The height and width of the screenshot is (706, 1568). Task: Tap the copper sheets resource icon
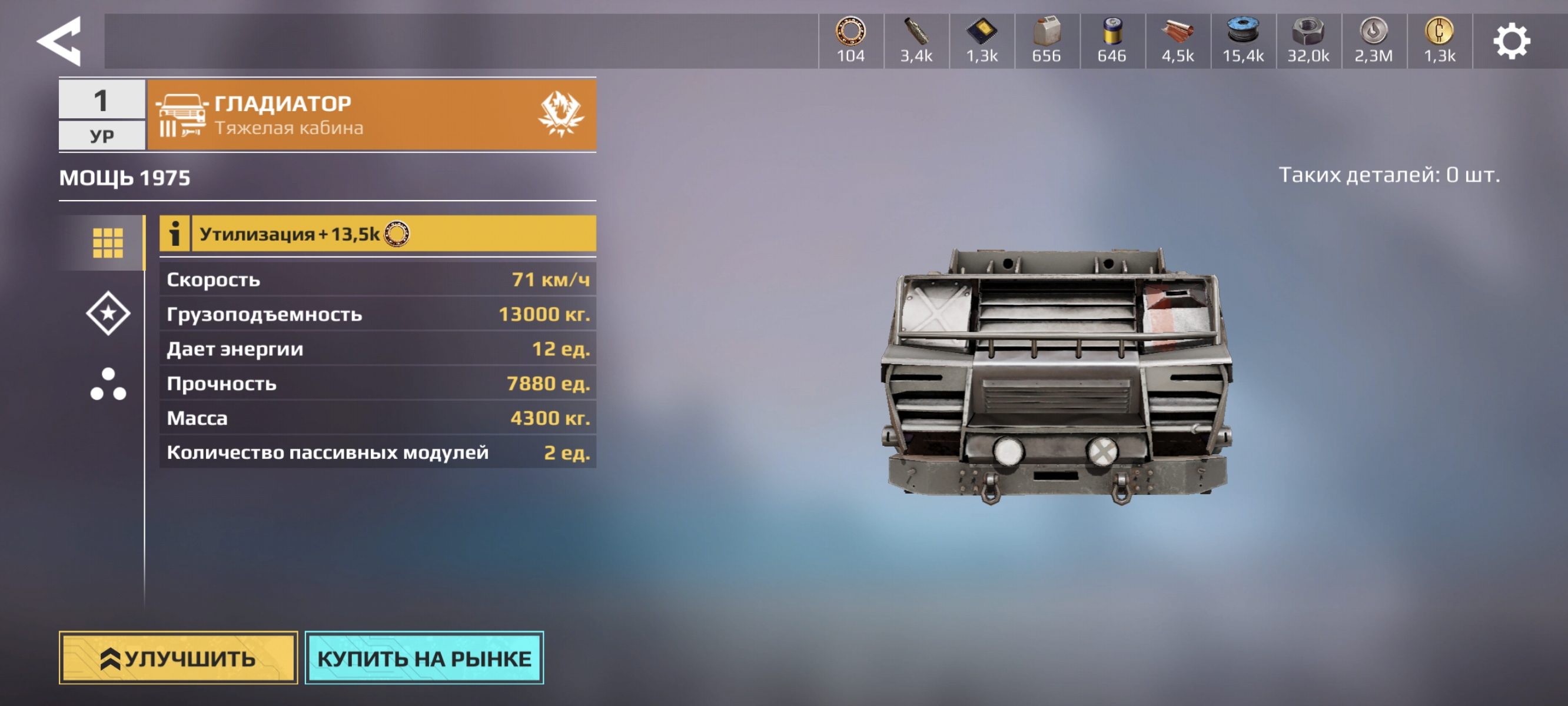pyautogui.click(x=1177, y=32)
